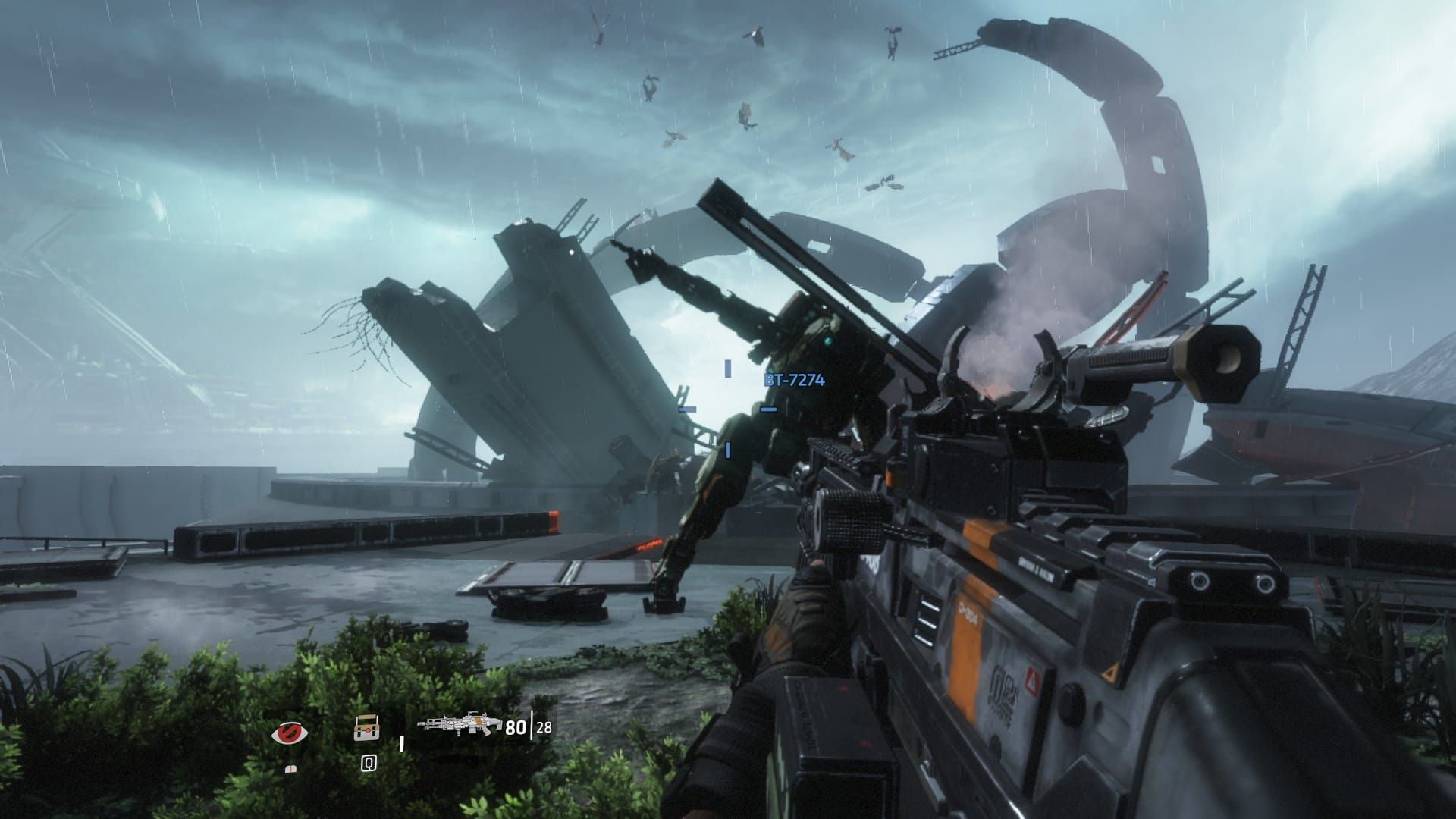This screenshot has height=819, width=1456.
Task: Click the equipped machine gun weapon icon
Action: [458, 724]
